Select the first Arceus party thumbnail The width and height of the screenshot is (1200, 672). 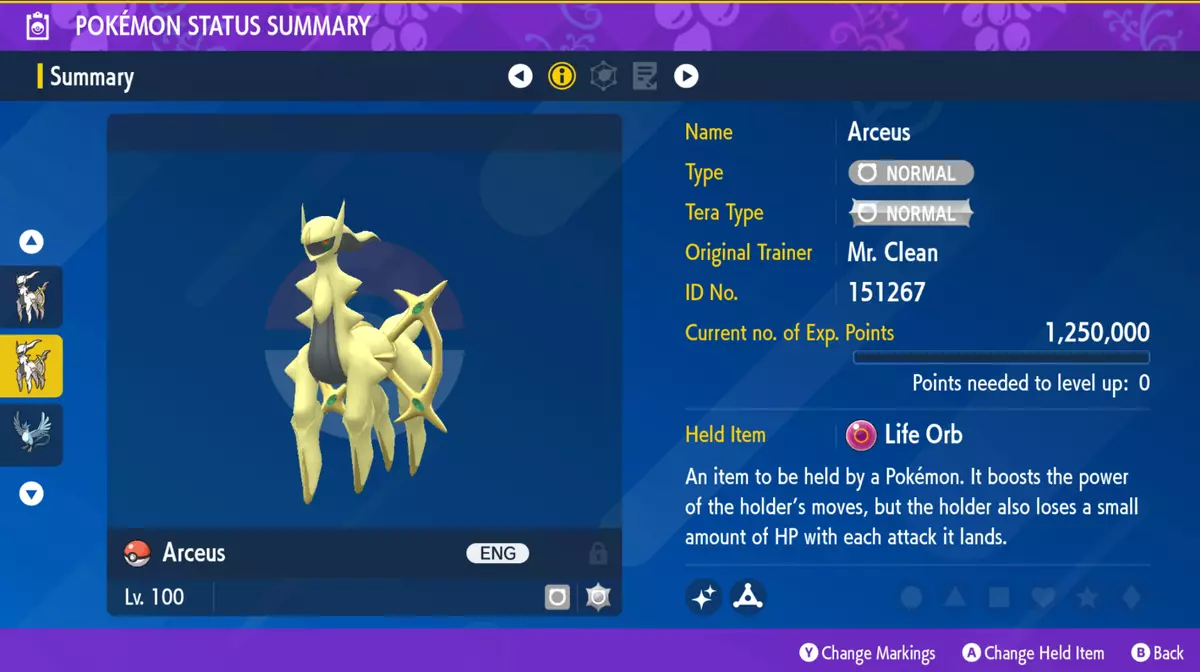[31, 297]
